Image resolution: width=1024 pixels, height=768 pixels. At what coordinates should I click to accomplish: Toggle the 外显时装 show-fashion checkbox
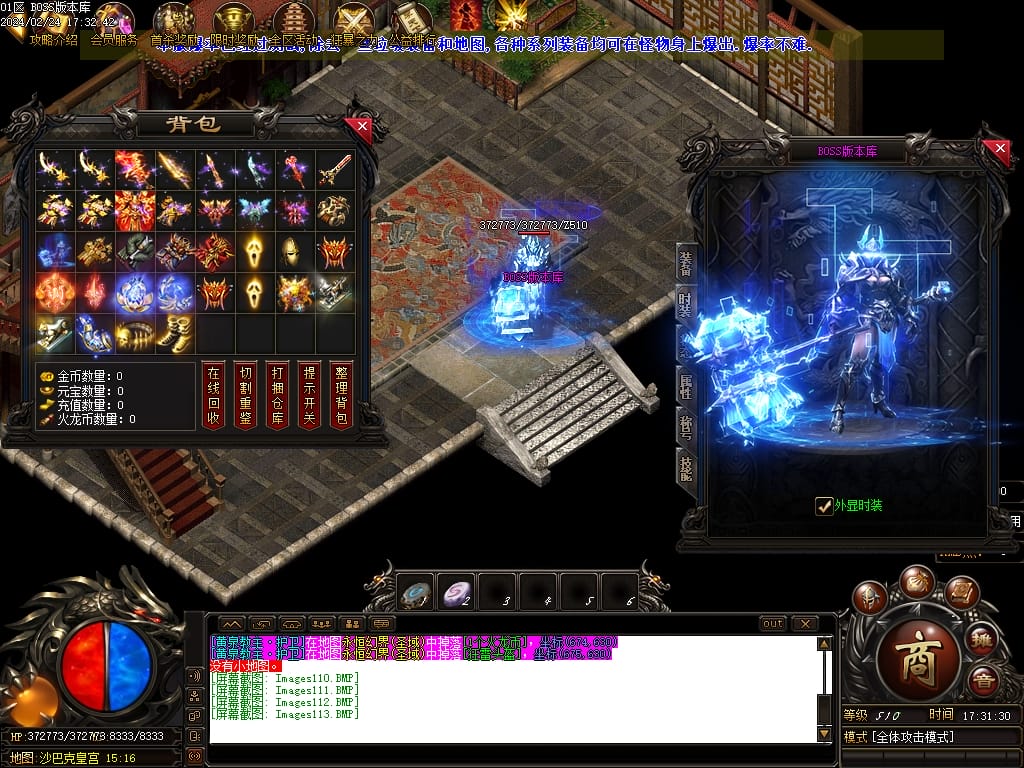pos(824,506)
